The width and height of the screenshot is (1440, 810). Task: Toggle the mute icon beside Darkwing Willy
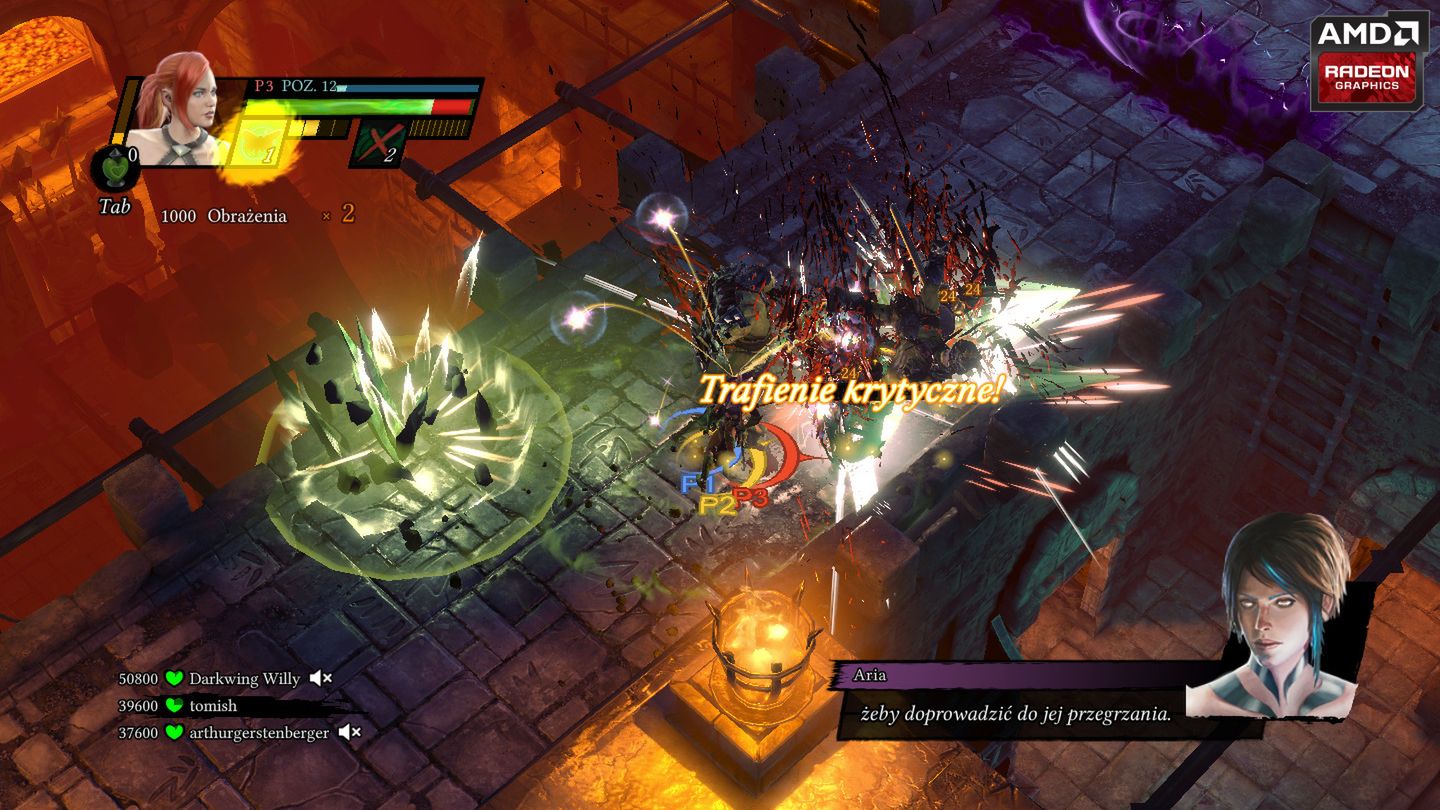(x=320, y=679)
